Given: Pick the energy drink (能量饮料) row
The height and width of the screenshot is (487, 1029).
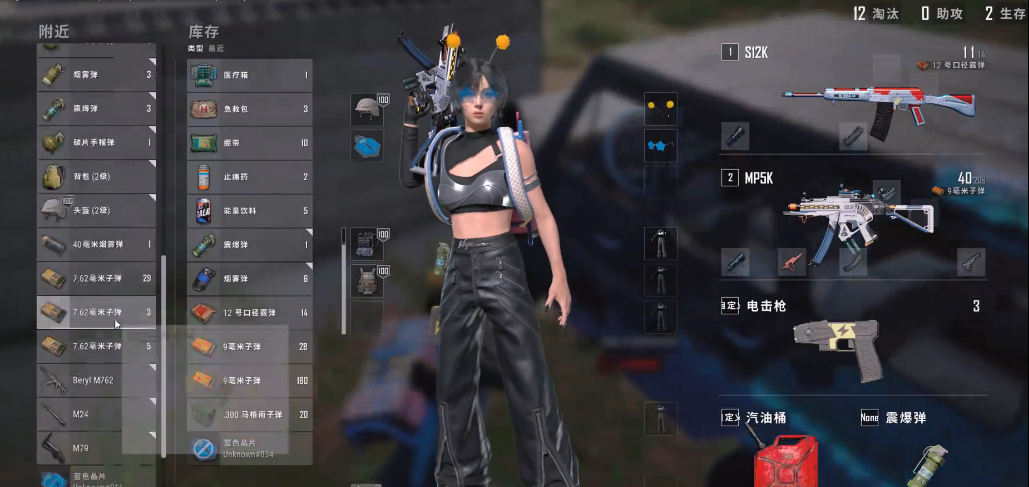Looking at the screenshot, I should tap(250, 211).
